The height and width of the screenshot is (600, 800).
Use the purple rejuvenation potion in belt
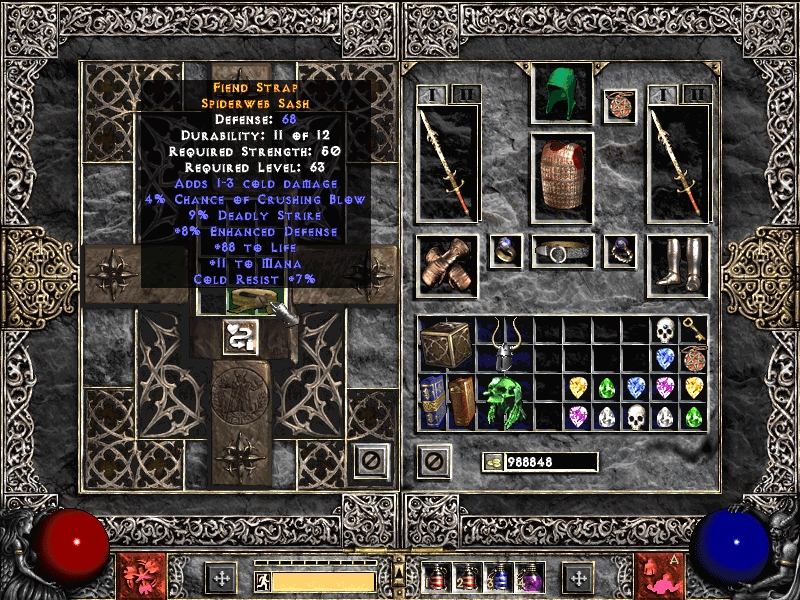tap(527, 577)
